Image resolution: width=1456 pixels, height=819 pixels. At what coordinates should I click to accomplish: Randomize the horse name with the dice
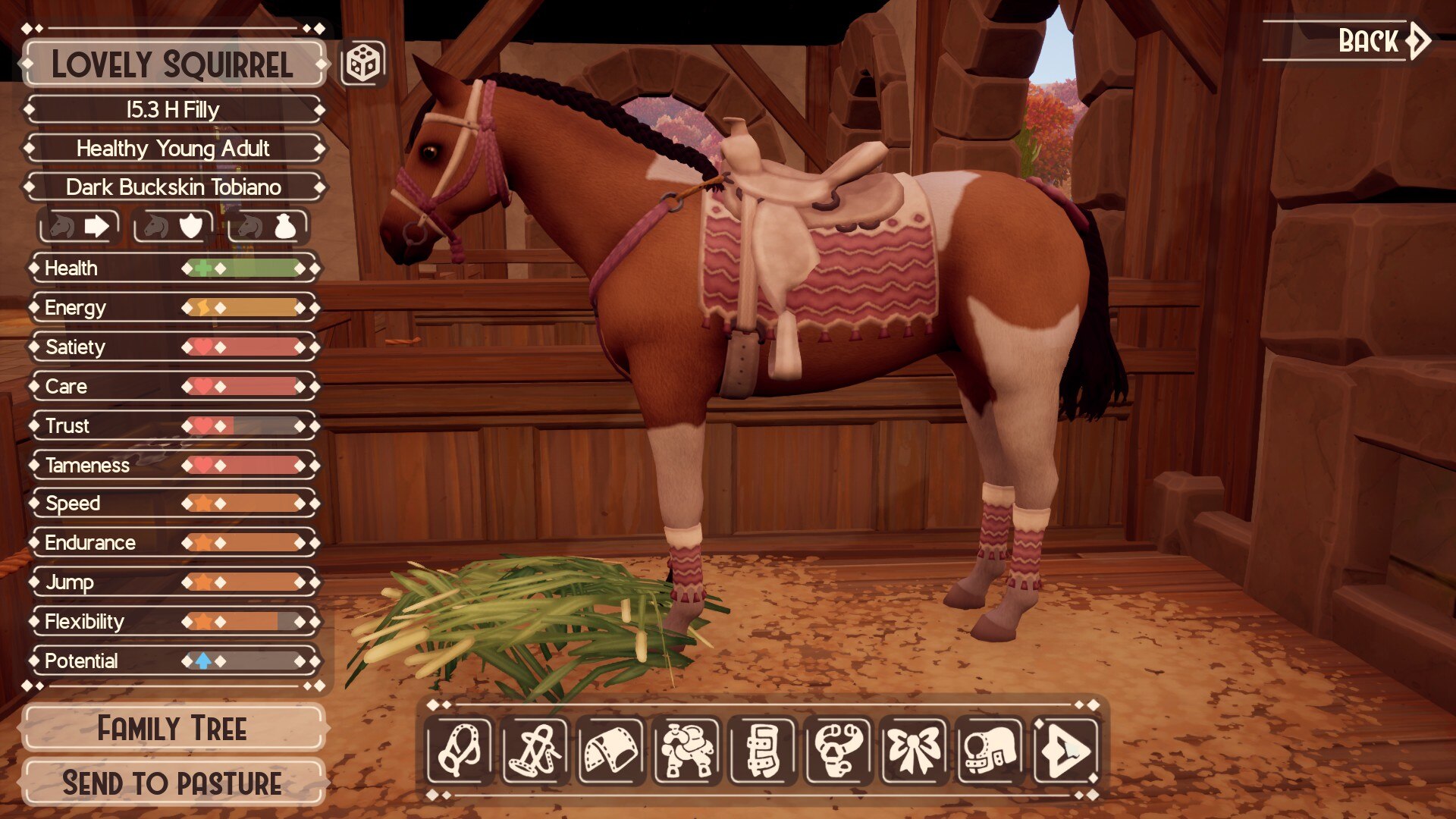click(363, 63)
